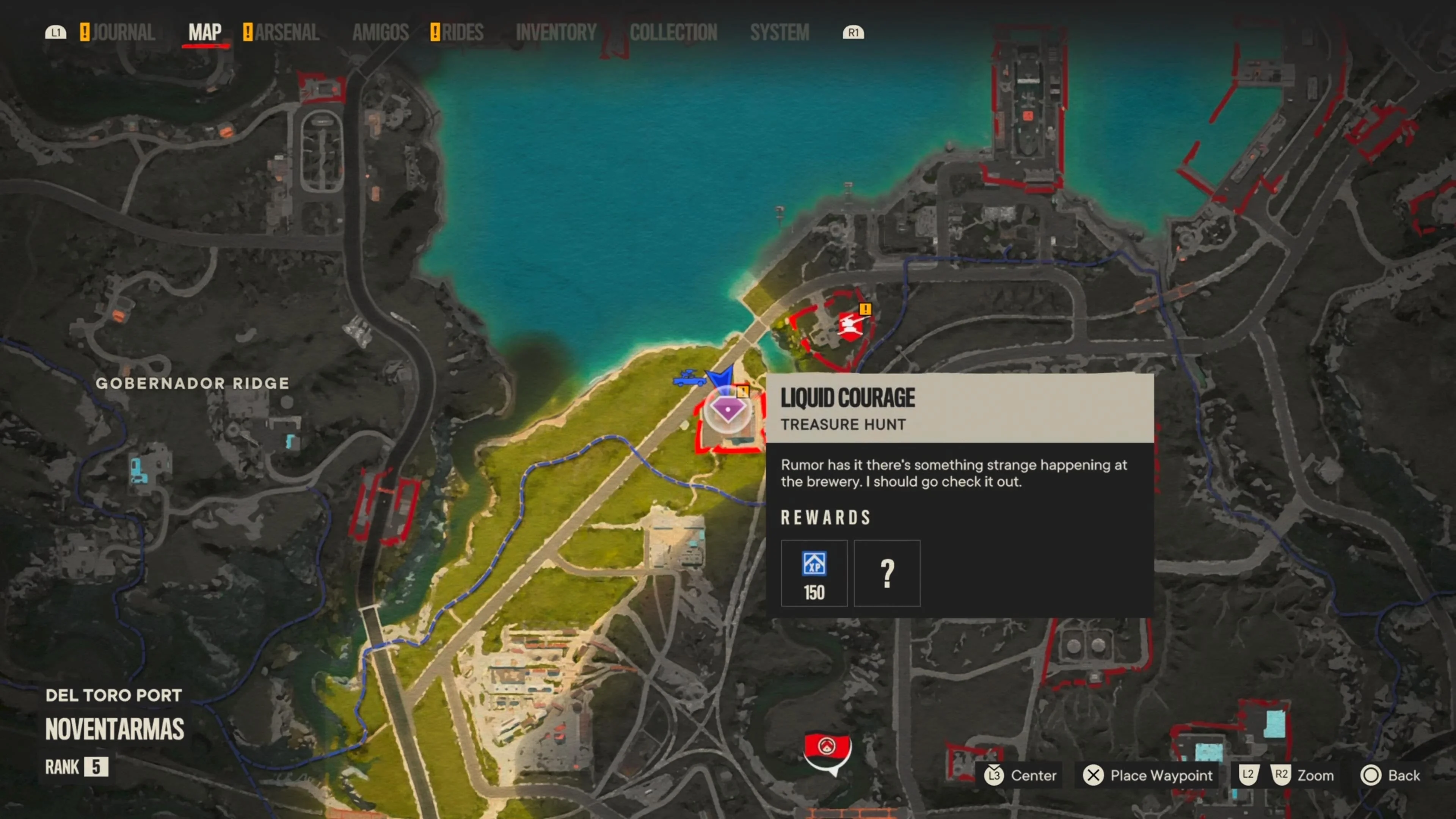Go to the Amigos tab
The width and height of the screenshot is (1456, 819).
380,32
